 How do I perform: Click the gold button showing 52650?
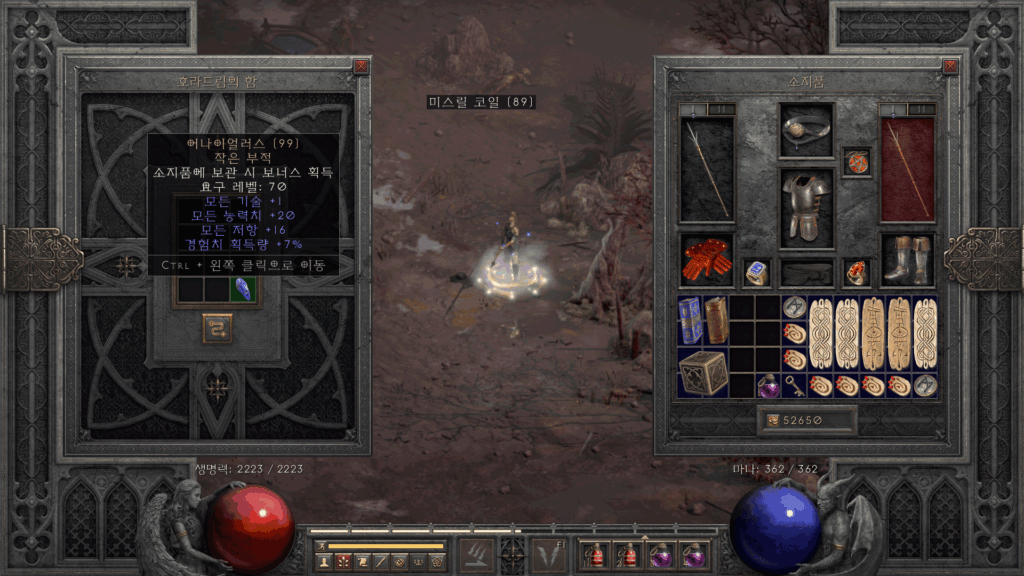coord(806,421)
